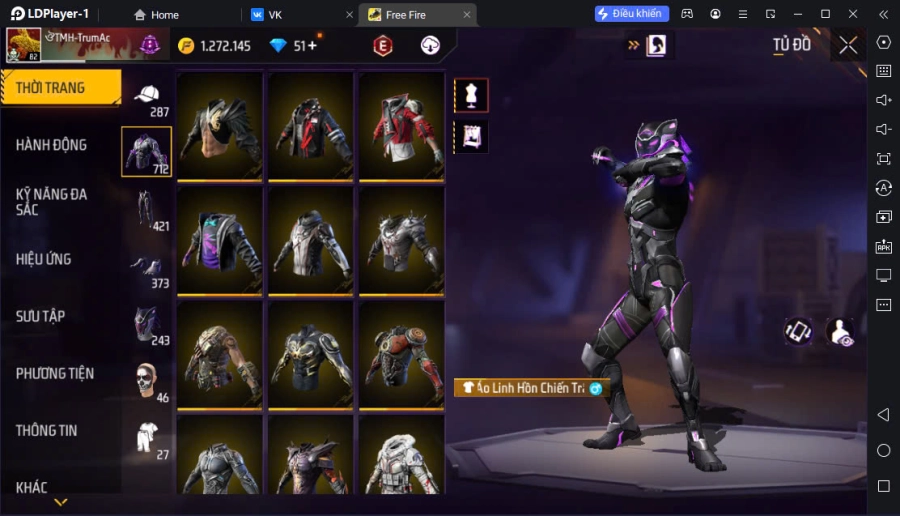This screenshot has width=900, height=516.
Task: Add diamonds with the plus button
Action: [312, 45]
